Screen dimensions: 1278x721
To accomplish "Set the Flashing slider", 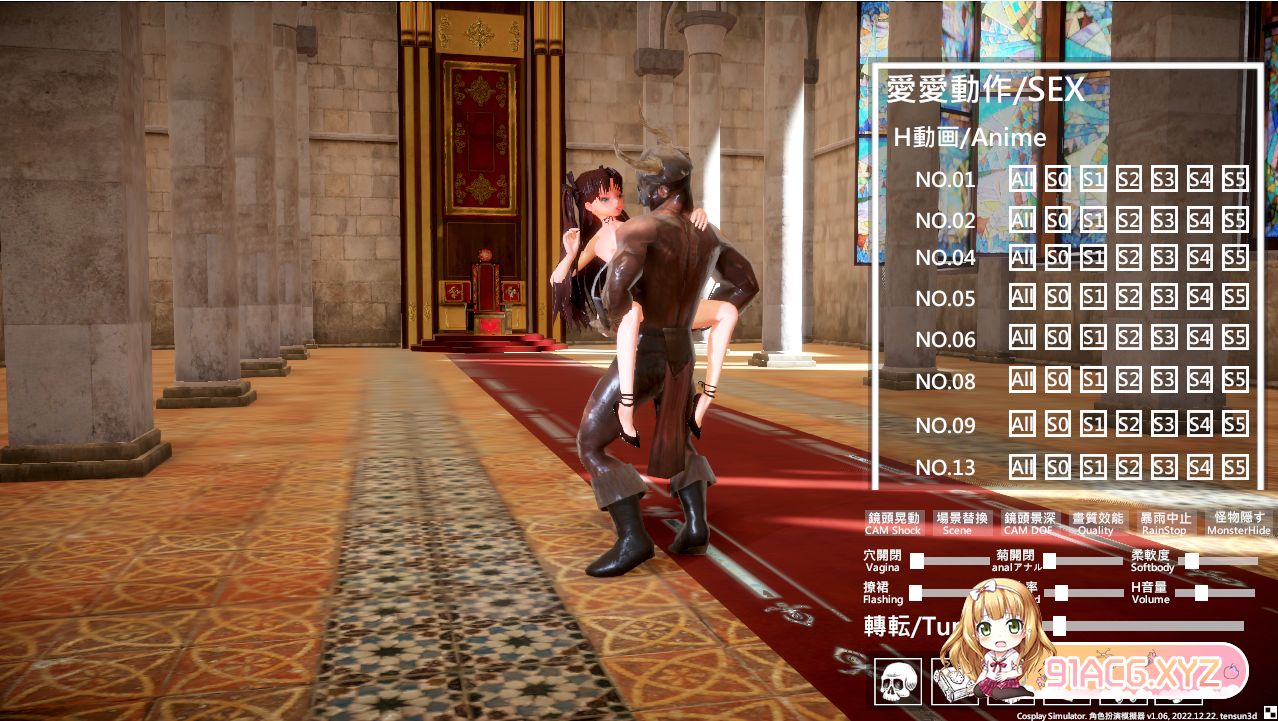I will [916, 593].
